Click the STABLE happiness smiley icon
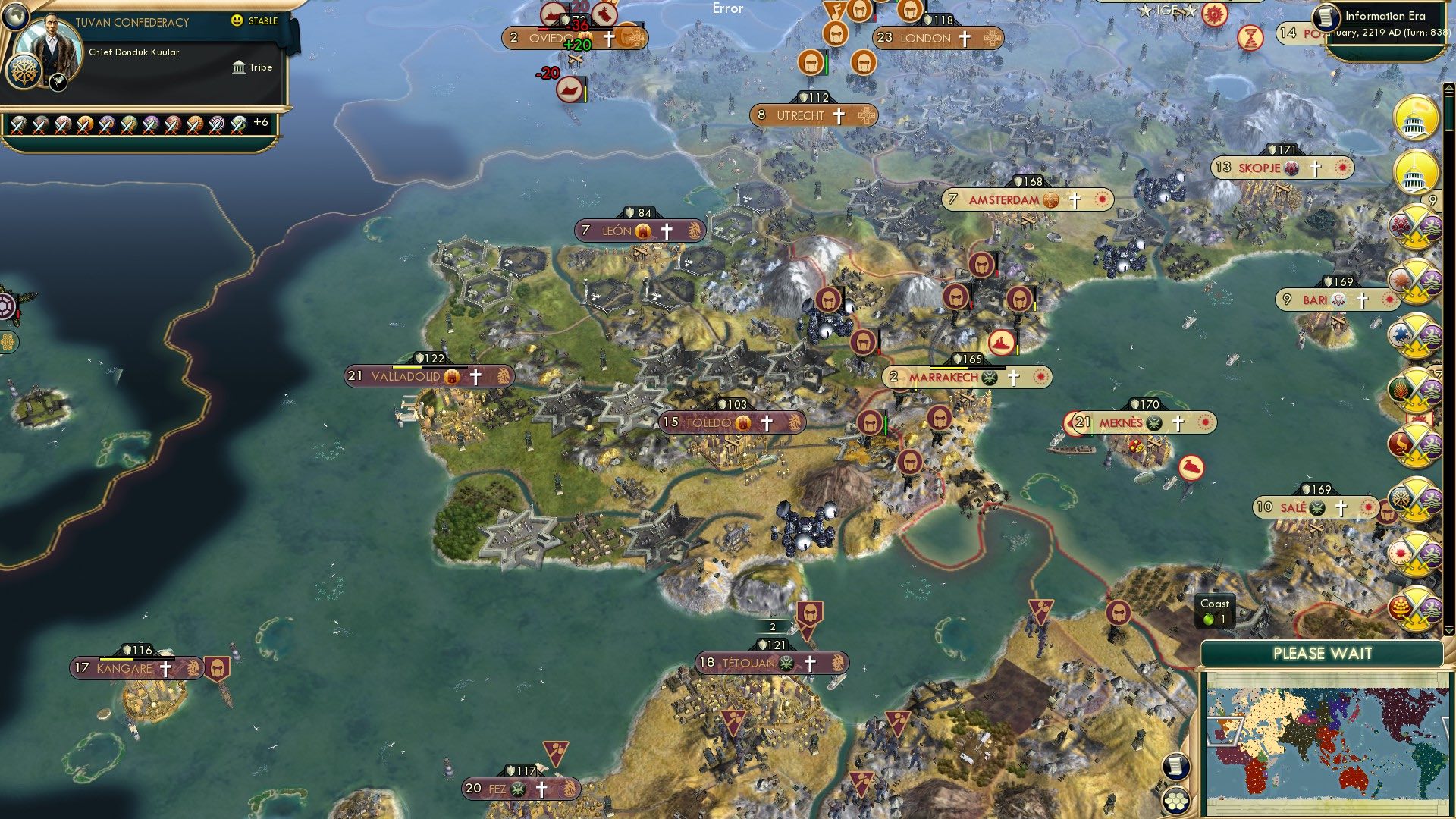1456x819 pixels. click(x=238, y=22)
